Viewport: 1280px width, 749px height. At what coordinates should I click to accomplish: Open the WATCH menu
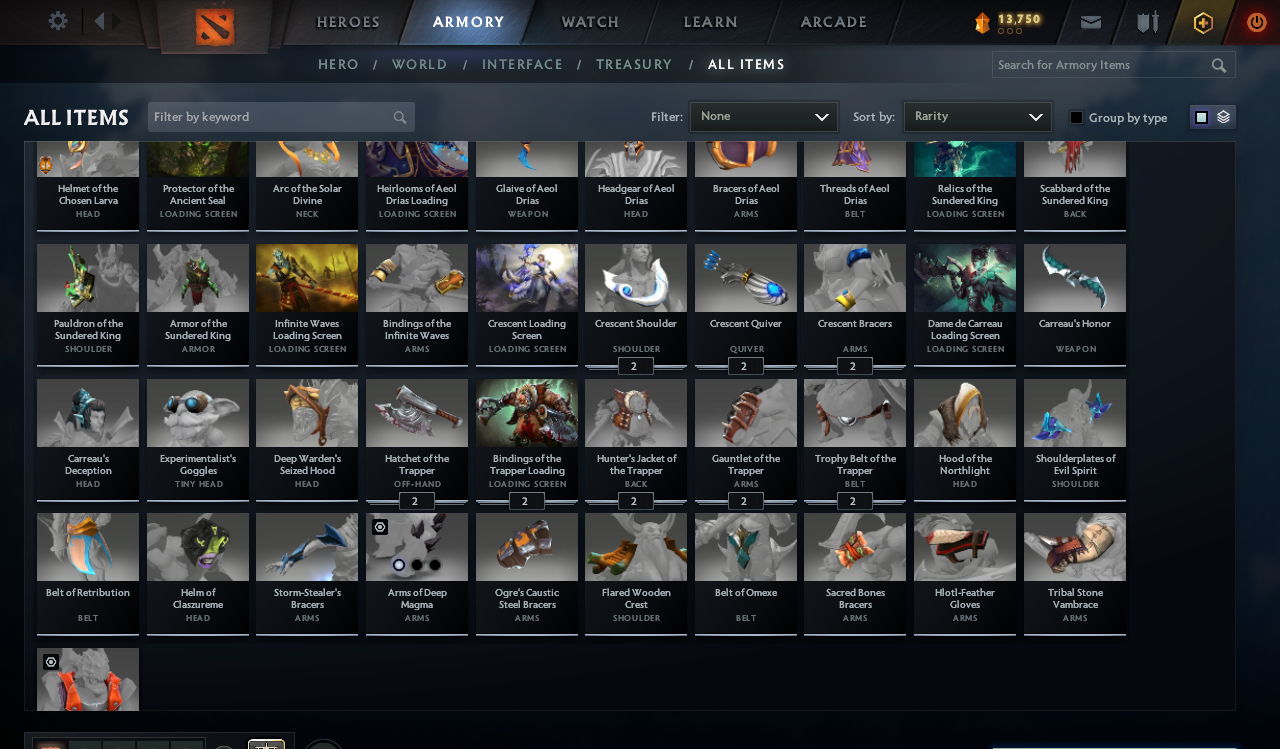tap(589, 21)
